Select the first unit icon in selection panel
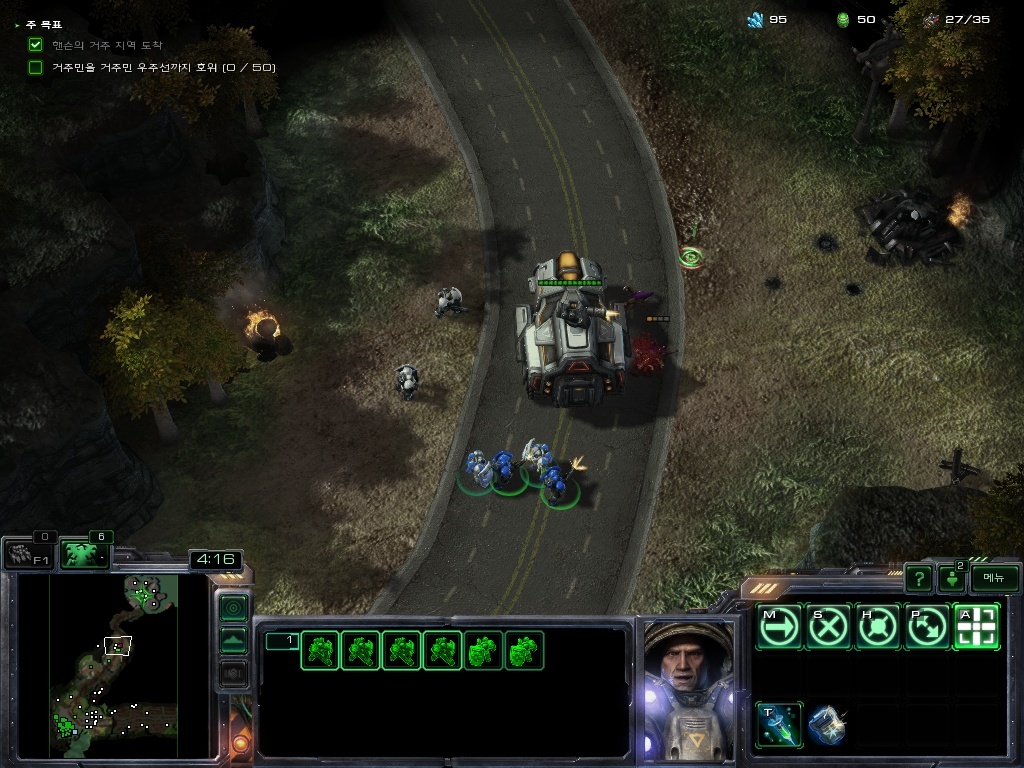This screenshot has height=768, width=1024. click(x=320, y=651)
